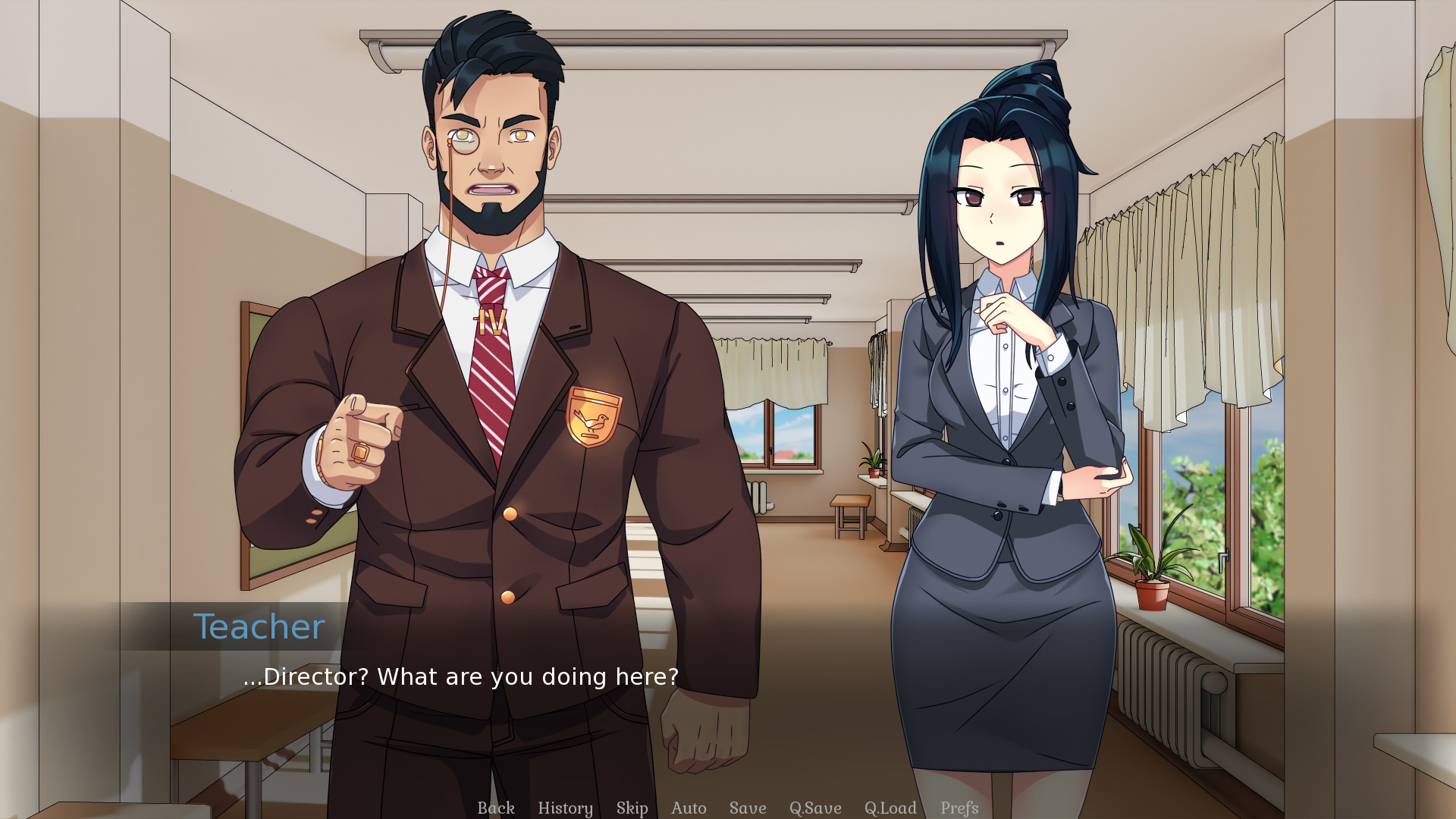This screenshot has height=819, width=1456.
Task: Select the Auto option in the quick menu
Action: (688, 808)
